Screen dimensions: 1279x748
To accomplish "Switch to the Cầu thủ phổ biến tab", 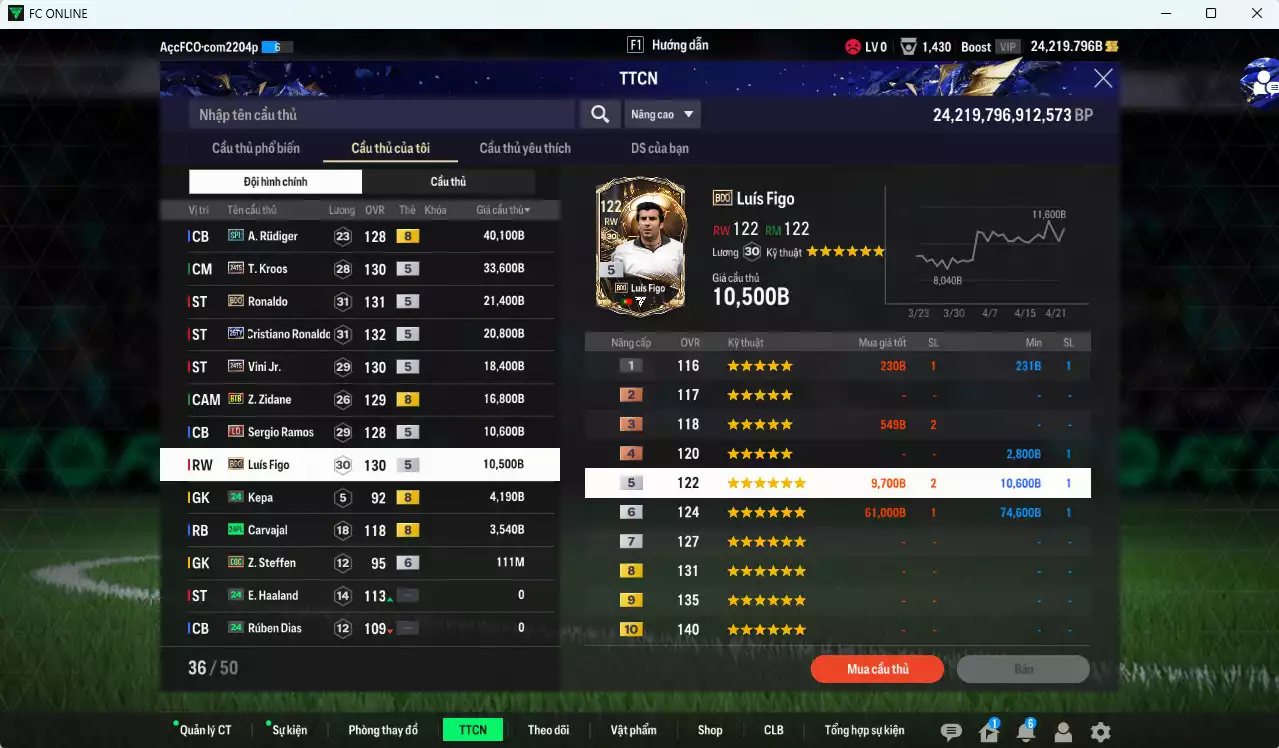I will [x=255, y=148].
